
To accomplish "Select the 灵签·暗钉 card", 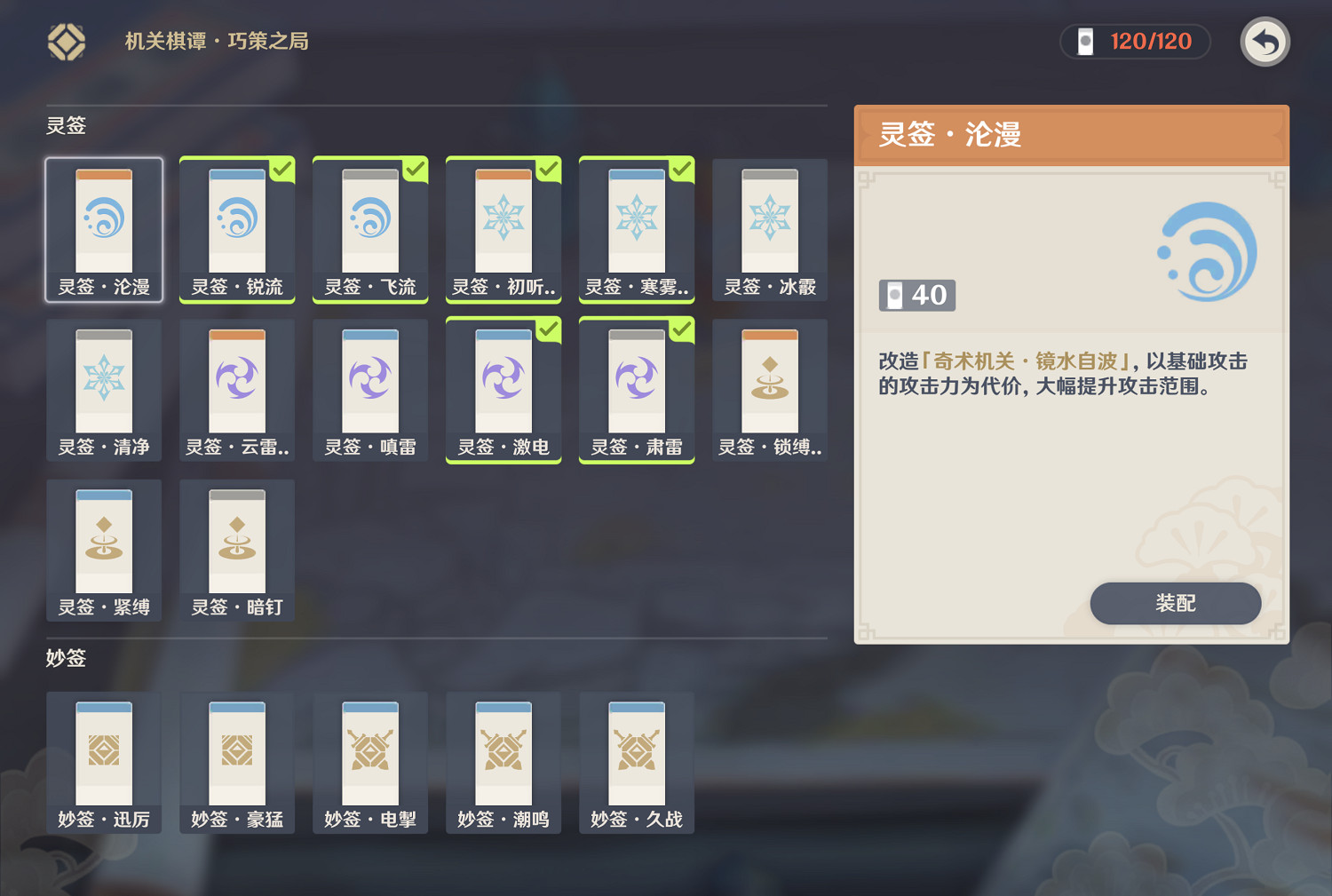I will pos(237,550).
